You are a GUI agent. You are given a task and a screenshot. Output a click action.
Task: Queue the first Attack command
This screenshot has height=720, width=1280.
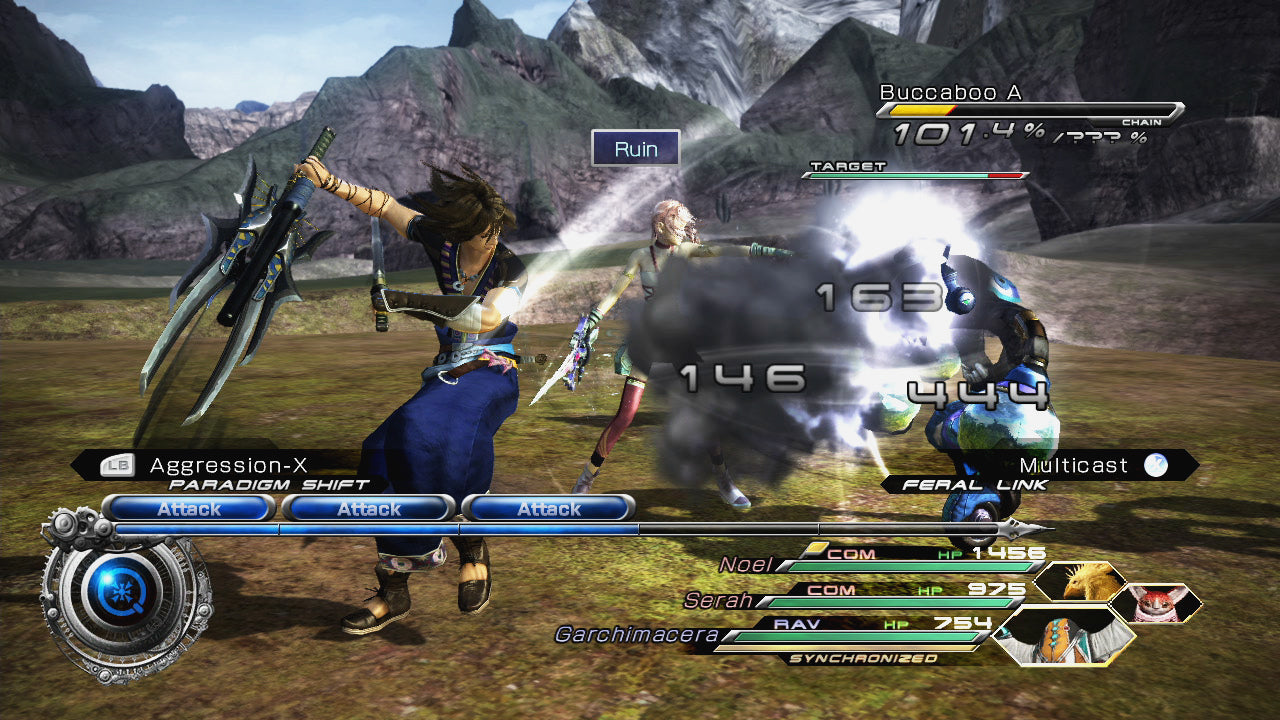tap(189, 509)
